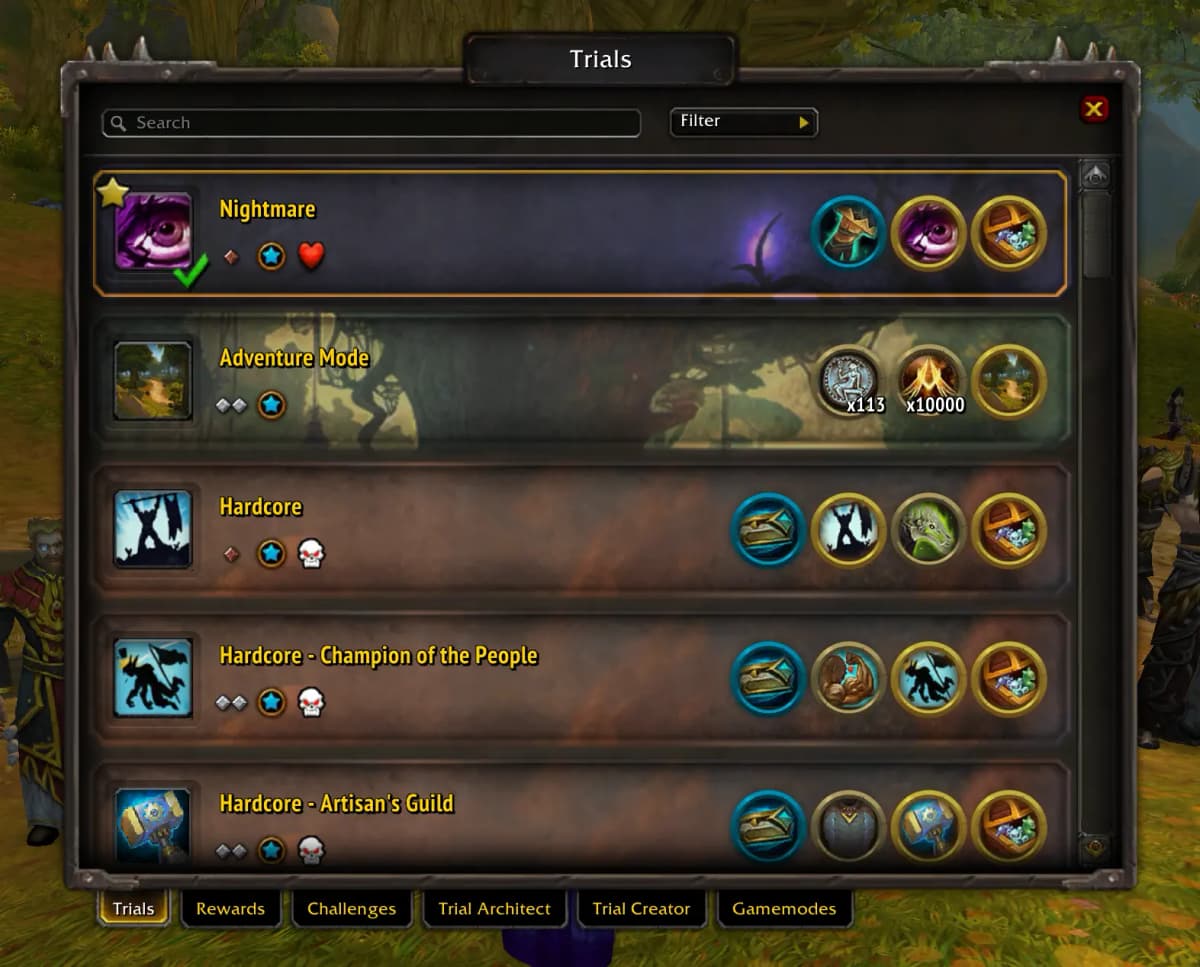Click the trials Search field
The height and width of the screenshot is (967, 1200).
[x=371, y=123]
